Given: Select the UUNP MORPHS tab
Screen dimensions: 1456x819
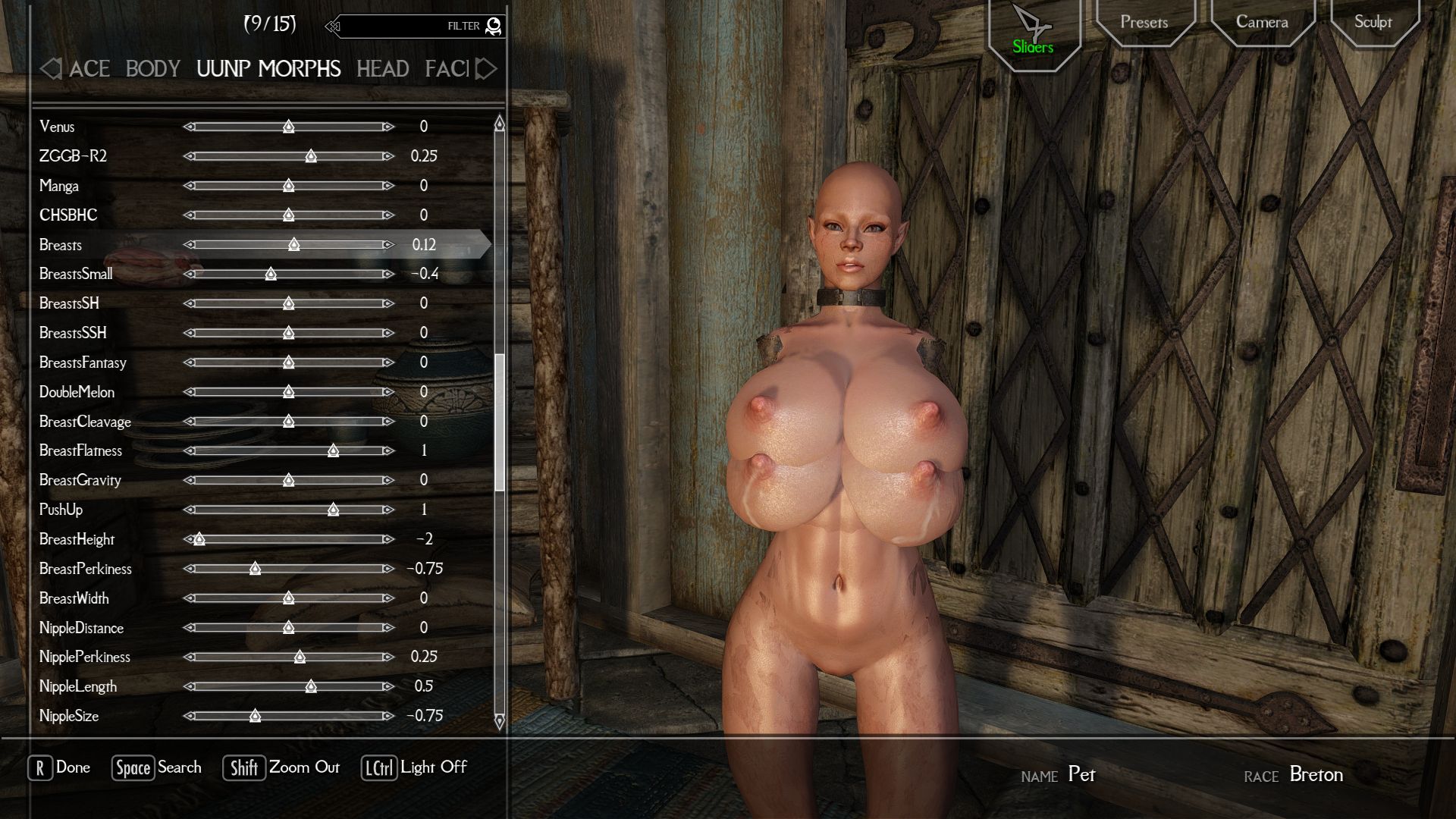Looking at the screenshot, I should (x=268, y=69).
